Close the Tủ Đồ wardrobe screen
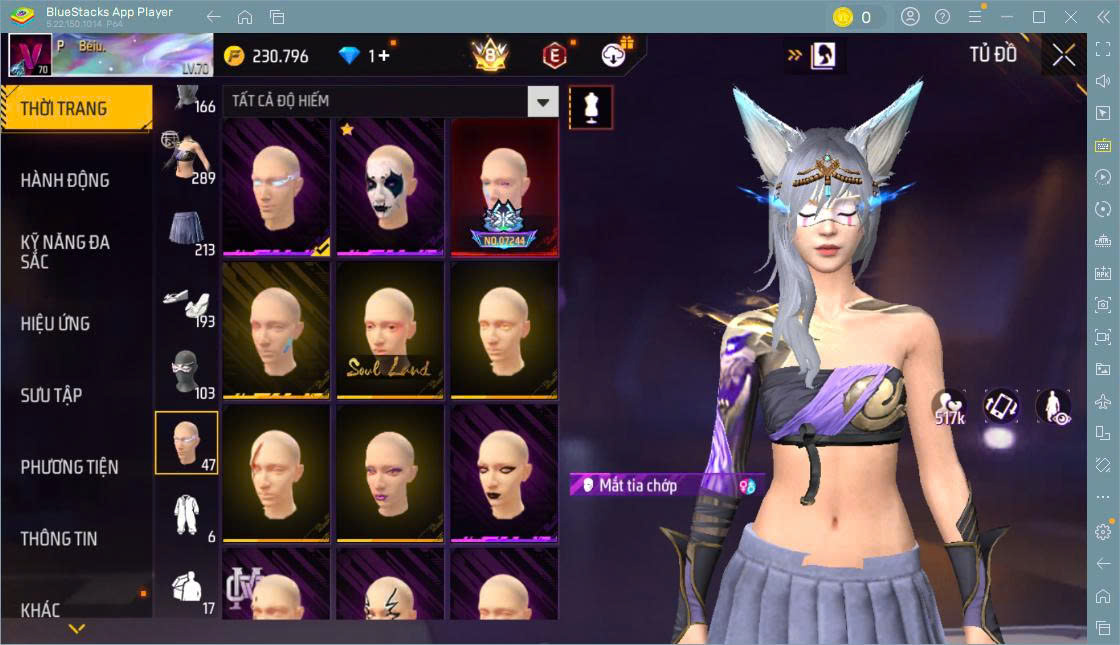 [1064, 56]
